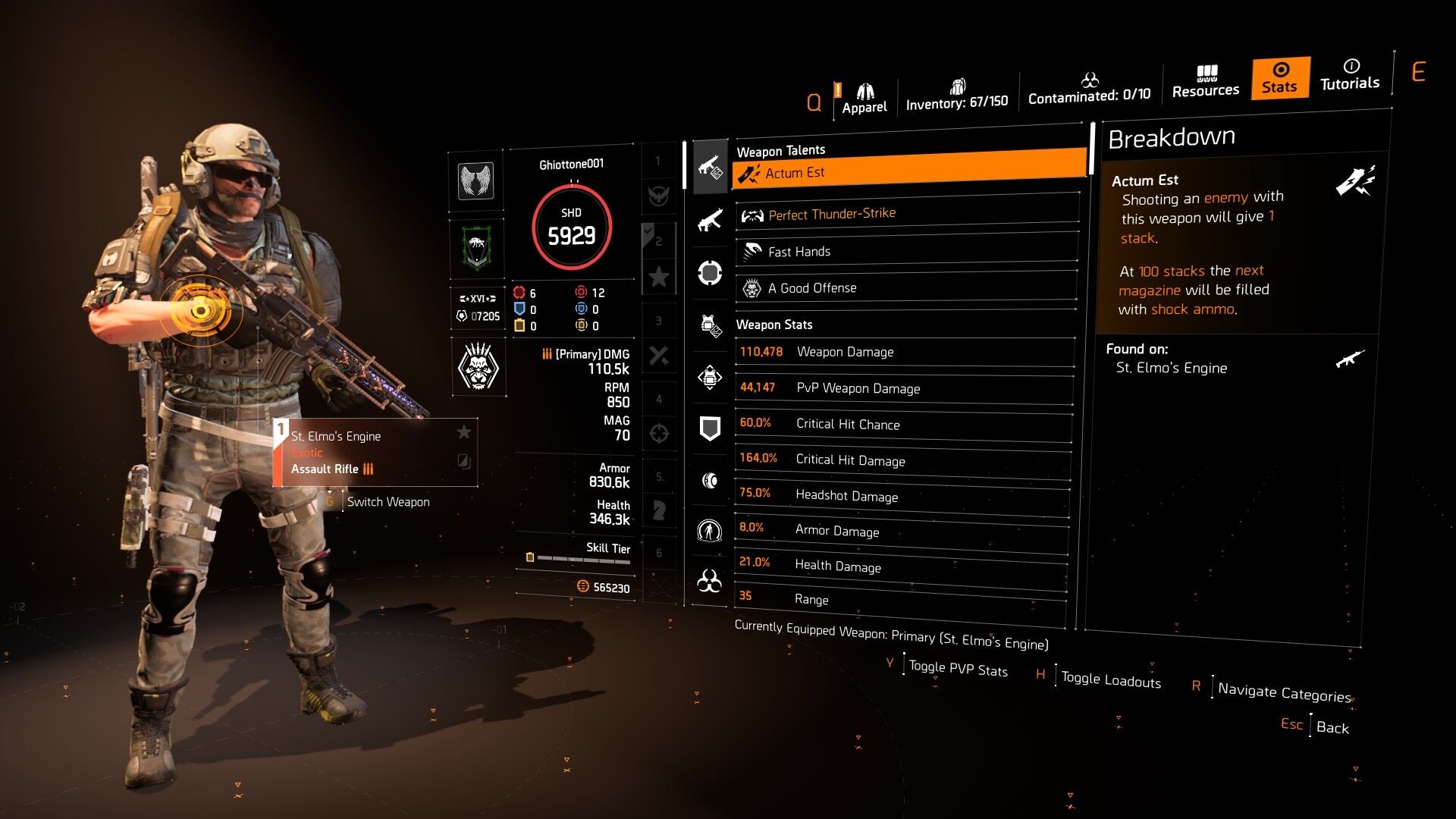Select the Weapon Damage stat row
1456x819 pixels.
(905, 351)
